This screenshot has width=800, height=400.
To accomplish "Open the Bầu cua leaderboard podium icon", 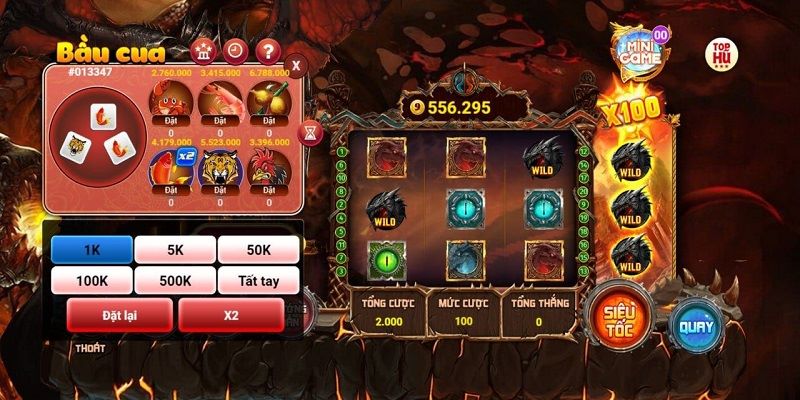I will click(x=202, y=51).
